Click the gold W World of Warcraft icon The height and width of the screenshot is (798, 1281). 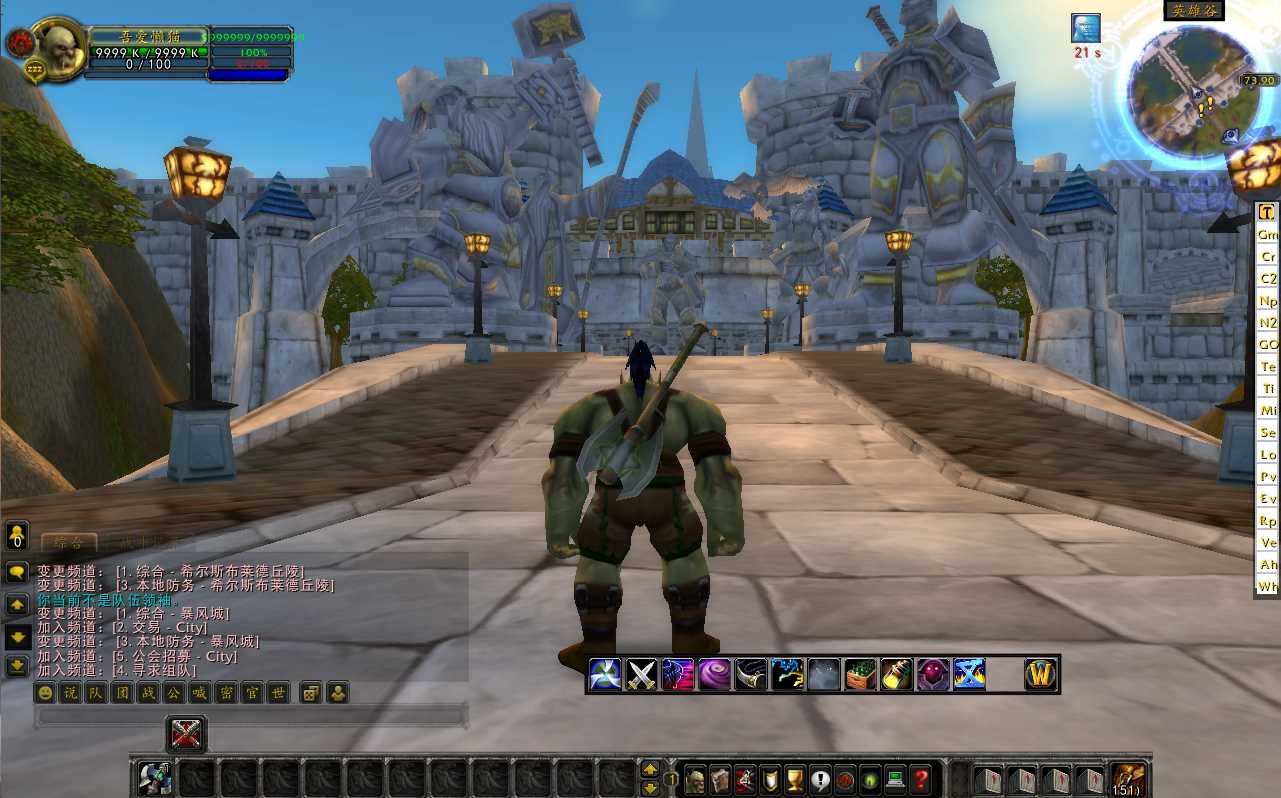pos(1041,675)
